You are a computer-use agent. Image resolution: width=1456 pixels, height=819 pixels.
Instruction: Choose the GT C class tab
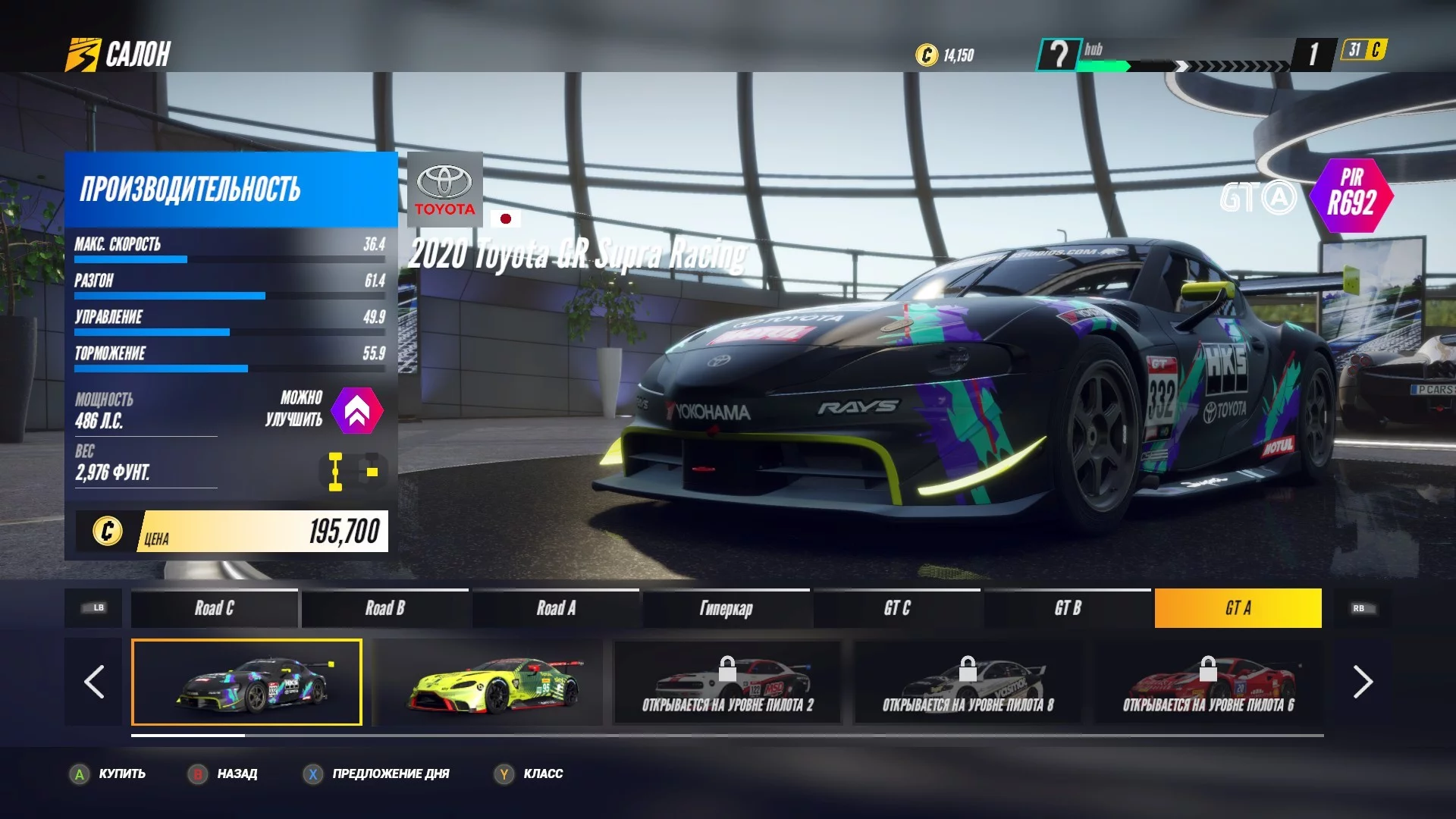tap(896, 608)
